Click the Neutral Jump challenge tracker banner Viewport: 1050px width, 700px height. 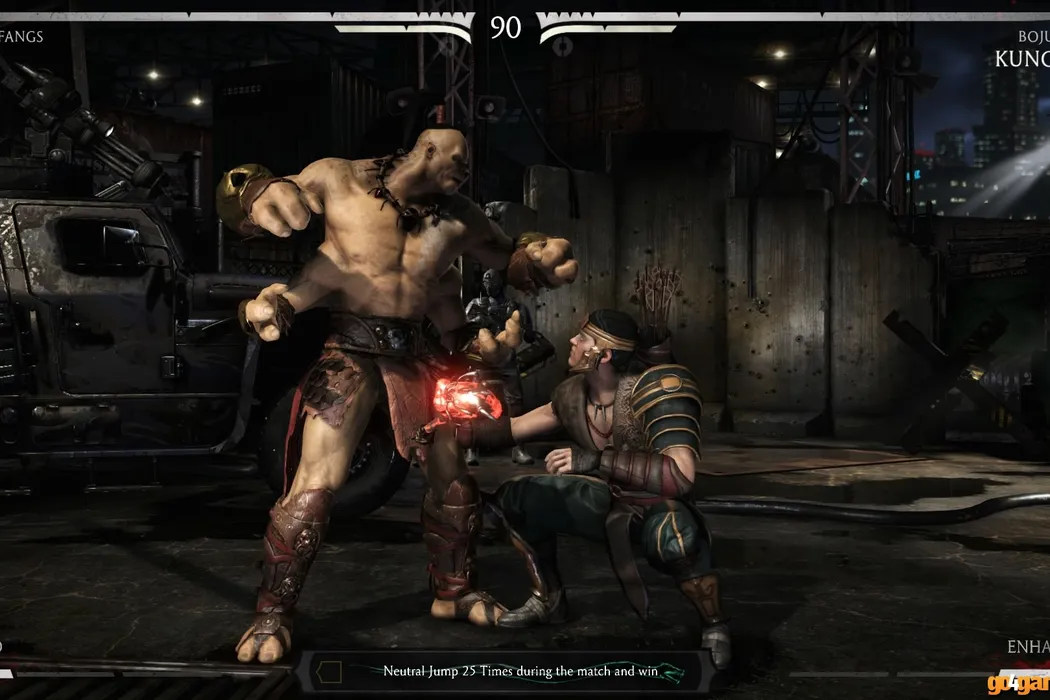click(508, 672)
